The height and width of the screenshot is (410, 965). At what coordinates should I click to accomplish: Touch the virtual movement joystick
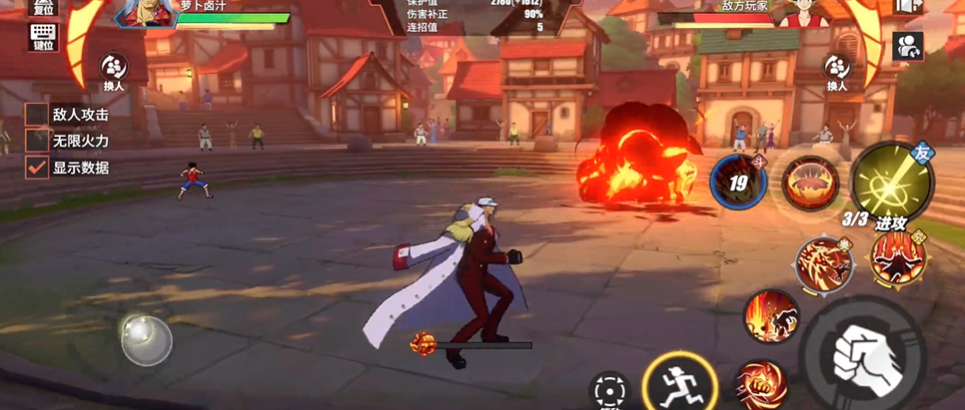[x=146, y=339]
